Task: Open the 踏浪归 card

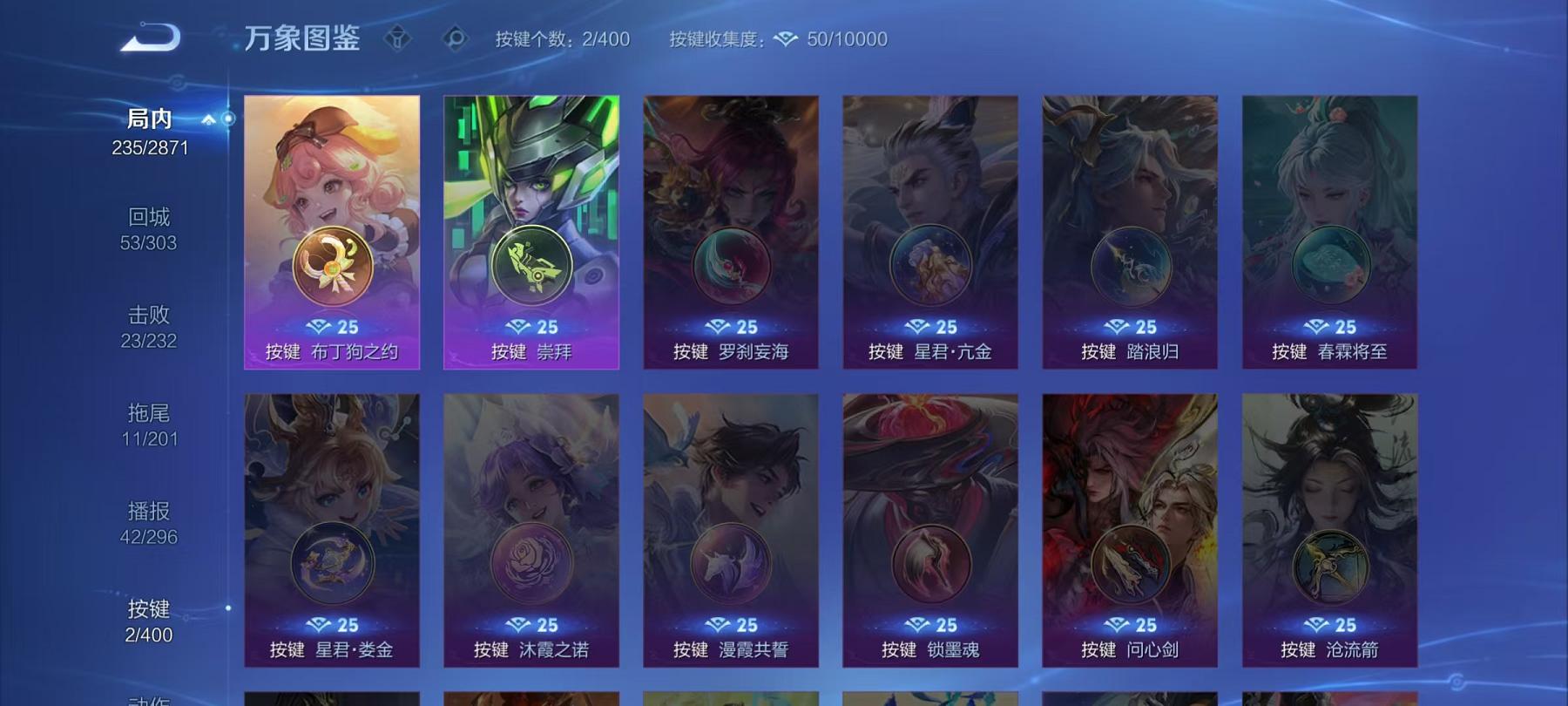Action: (x=1132, y=231)
